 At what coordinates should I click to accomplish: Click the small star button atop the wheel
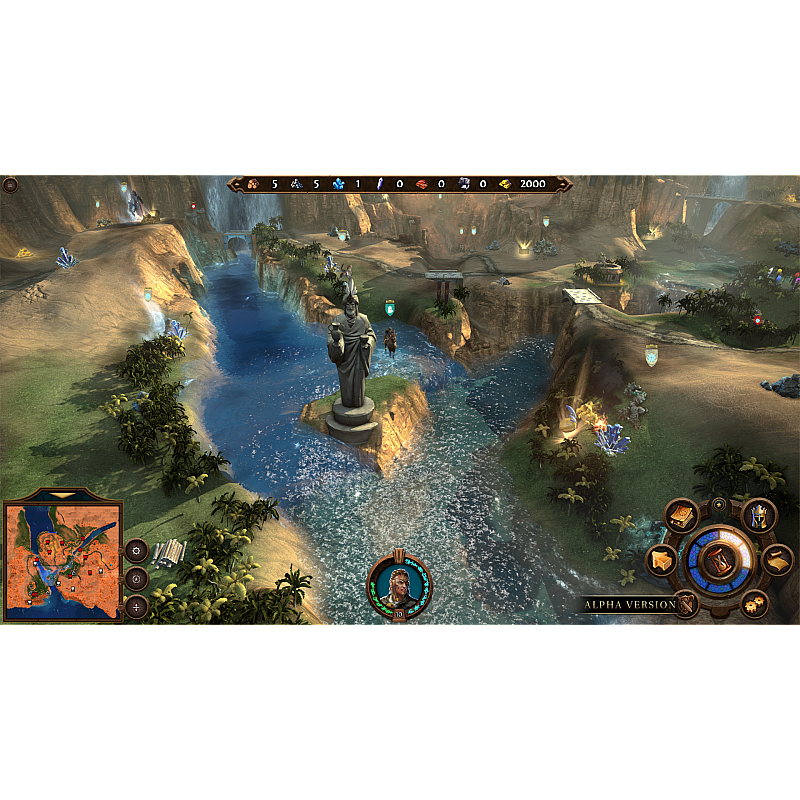[x=718, y=504]
